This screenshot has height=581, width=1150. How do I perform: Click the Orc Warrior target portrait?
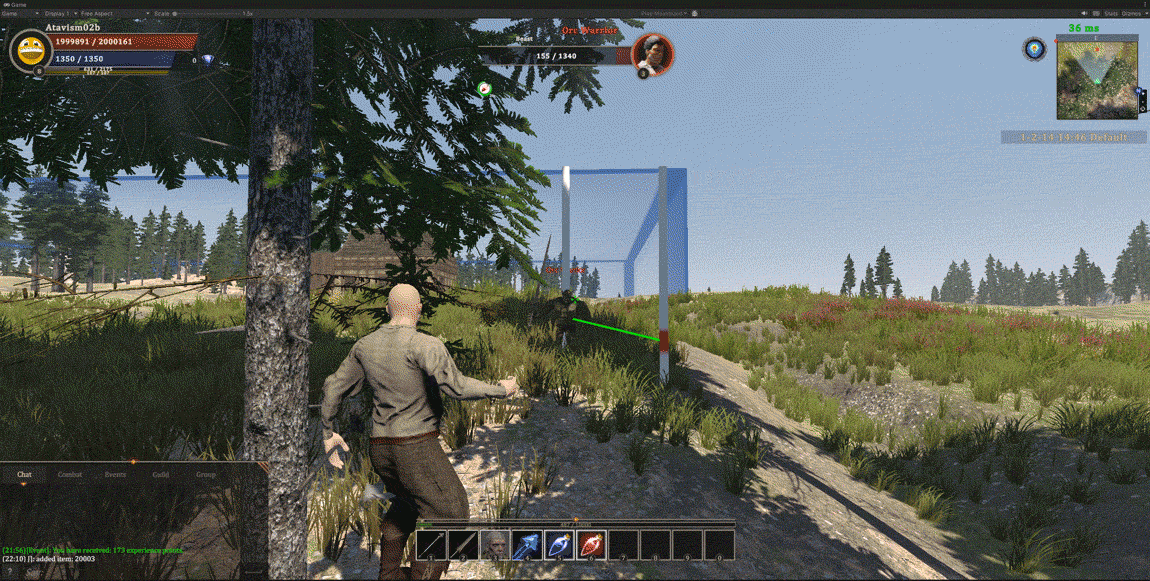click(x=652, y=53)
